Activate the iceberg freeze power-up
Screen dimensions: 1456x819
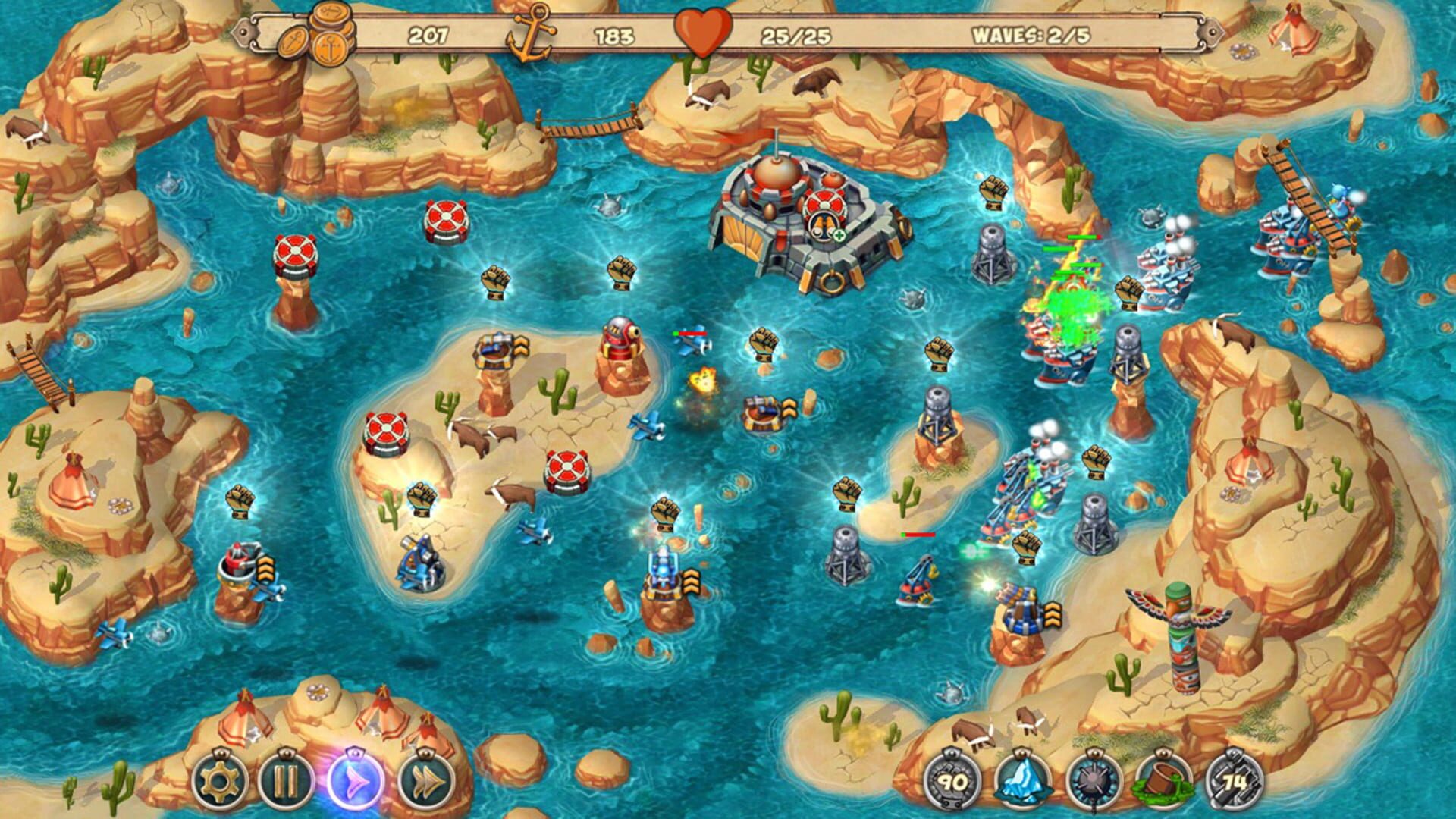coord(1021,780)
